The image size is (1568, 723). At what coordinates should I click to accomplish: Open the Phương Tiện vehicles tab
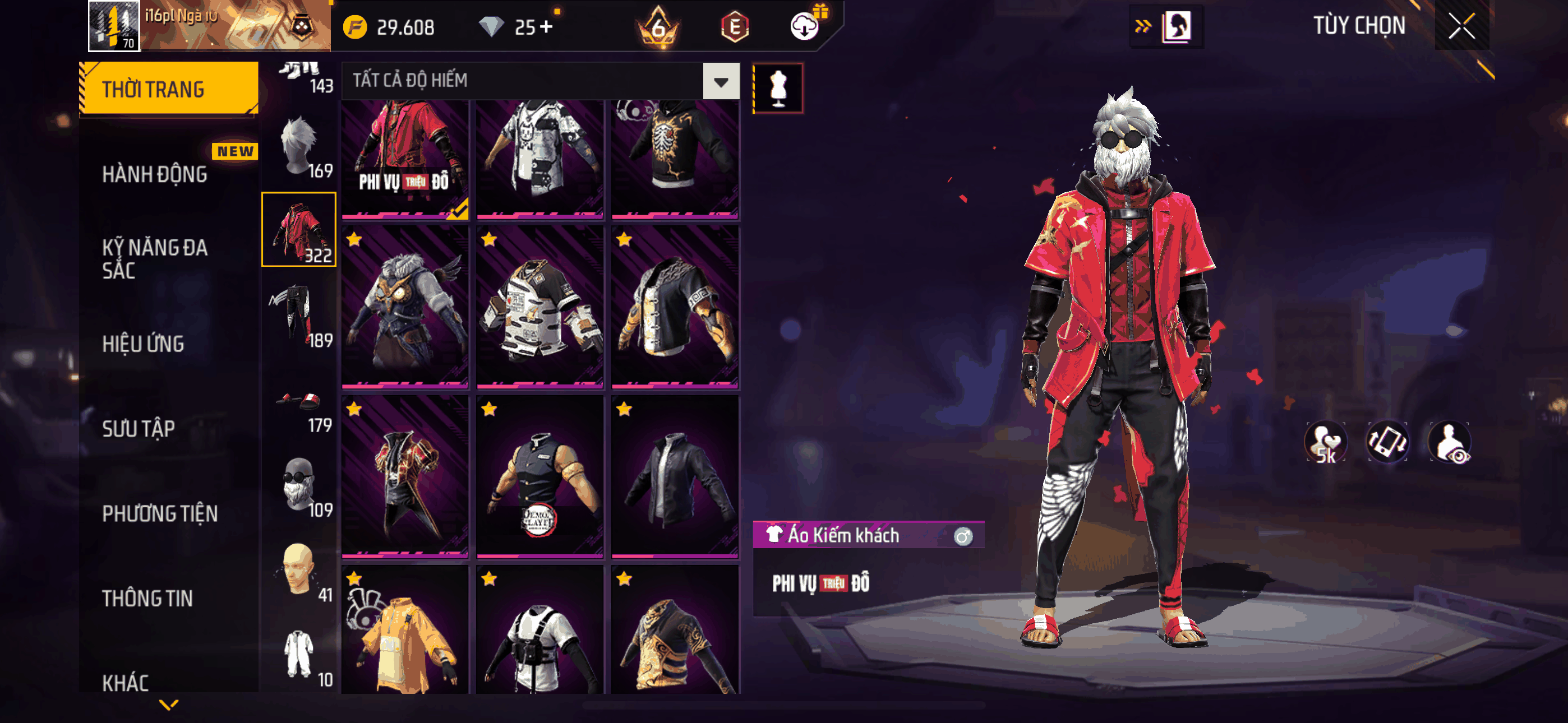pyautogui.click(x=159, y=513)
